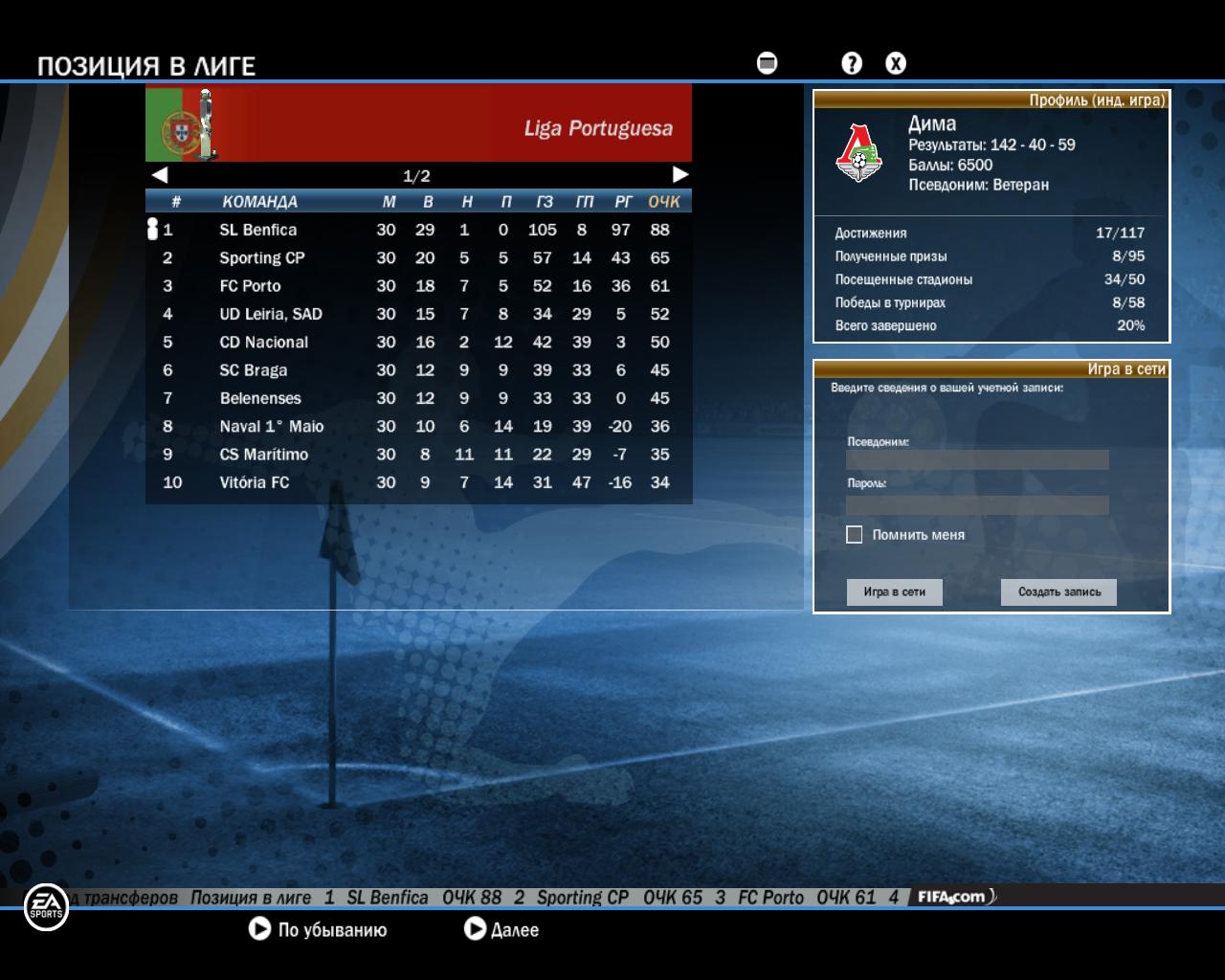Click the Пароль password field
The image size is (1225, 980).
tap(977, 505)
